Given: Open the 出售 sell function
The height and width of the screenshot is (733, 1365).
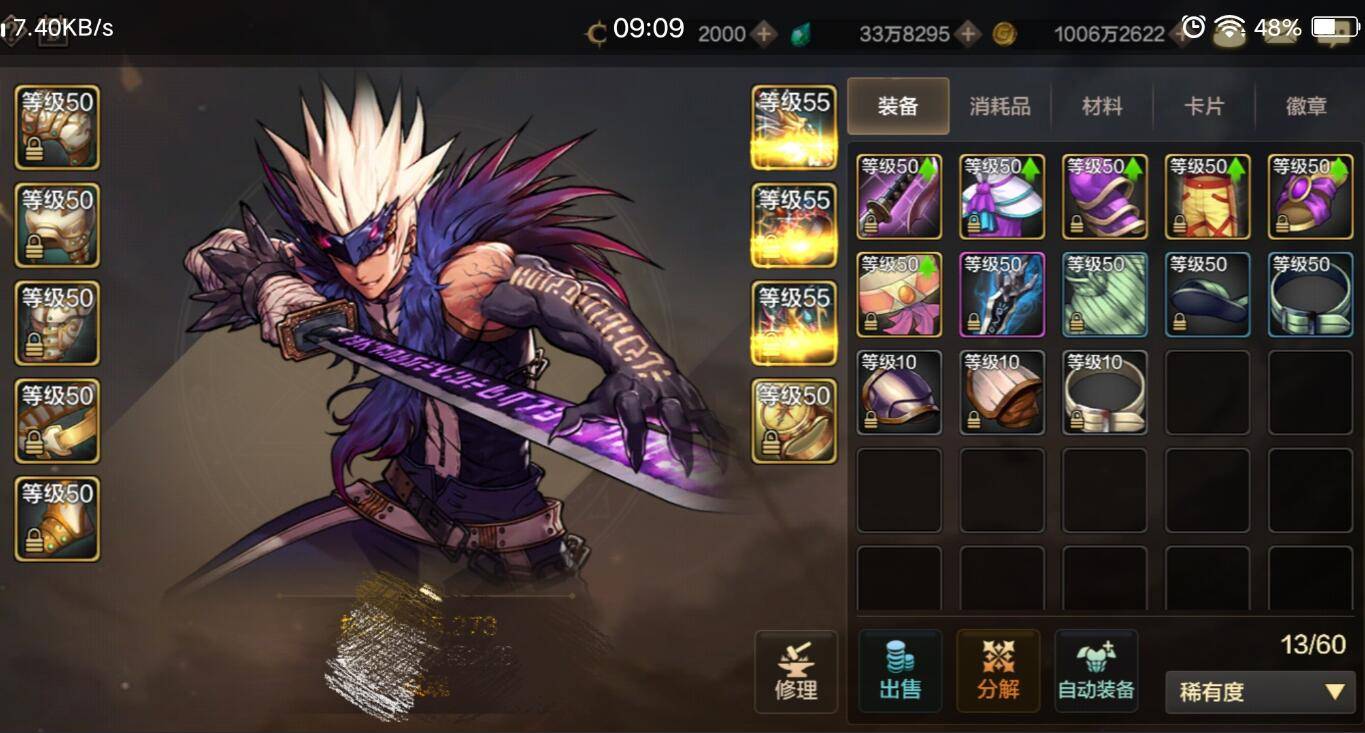Looking at the screenshot, I should tap(899, 671).
